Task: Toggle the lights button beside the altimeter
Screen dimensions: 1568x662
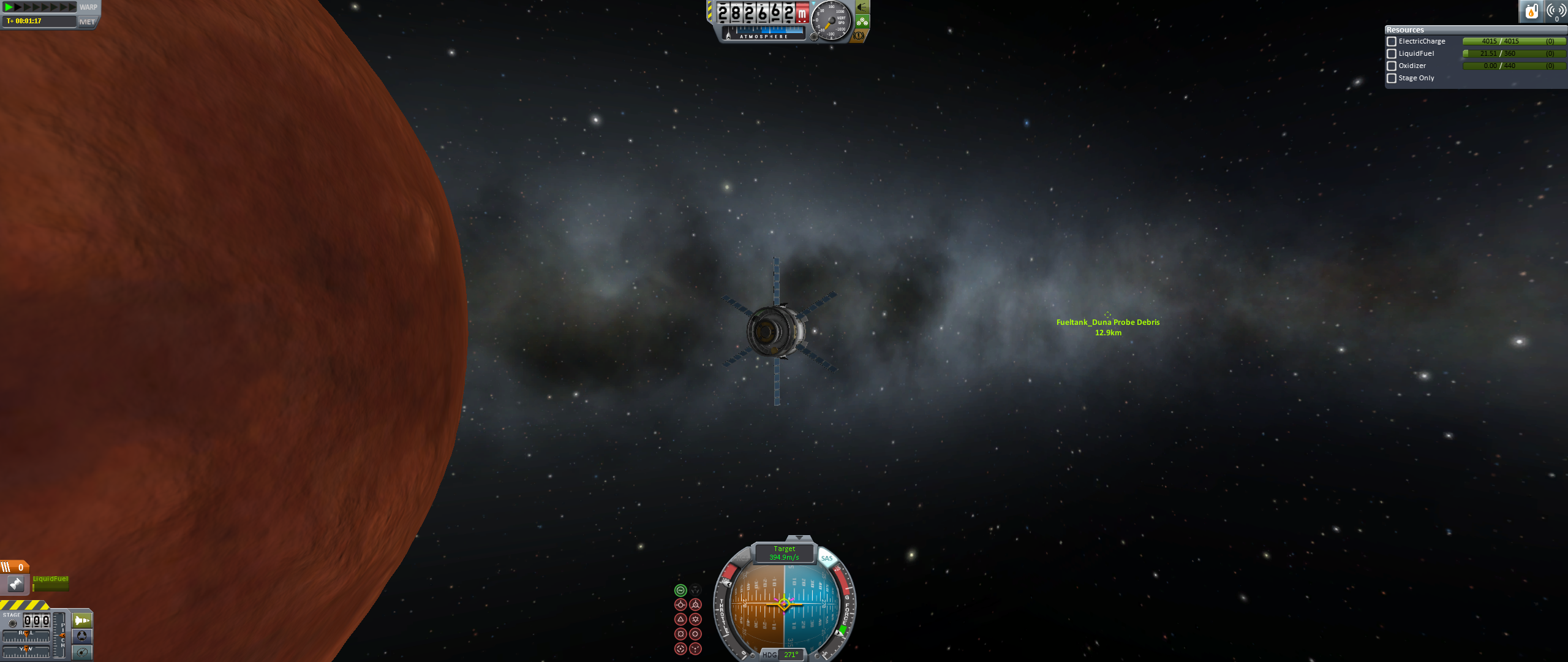Action: 862,7
